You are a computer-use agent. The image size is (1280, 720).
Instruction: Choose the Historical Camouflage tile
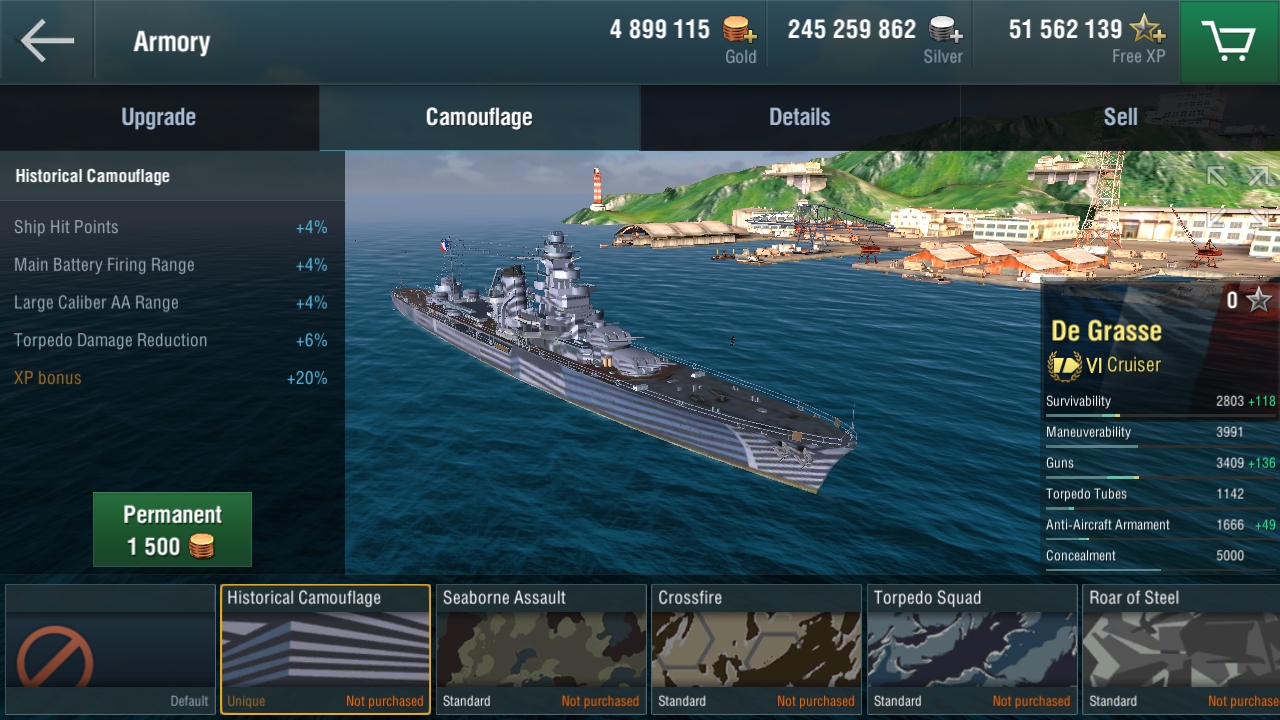point(325,650)
